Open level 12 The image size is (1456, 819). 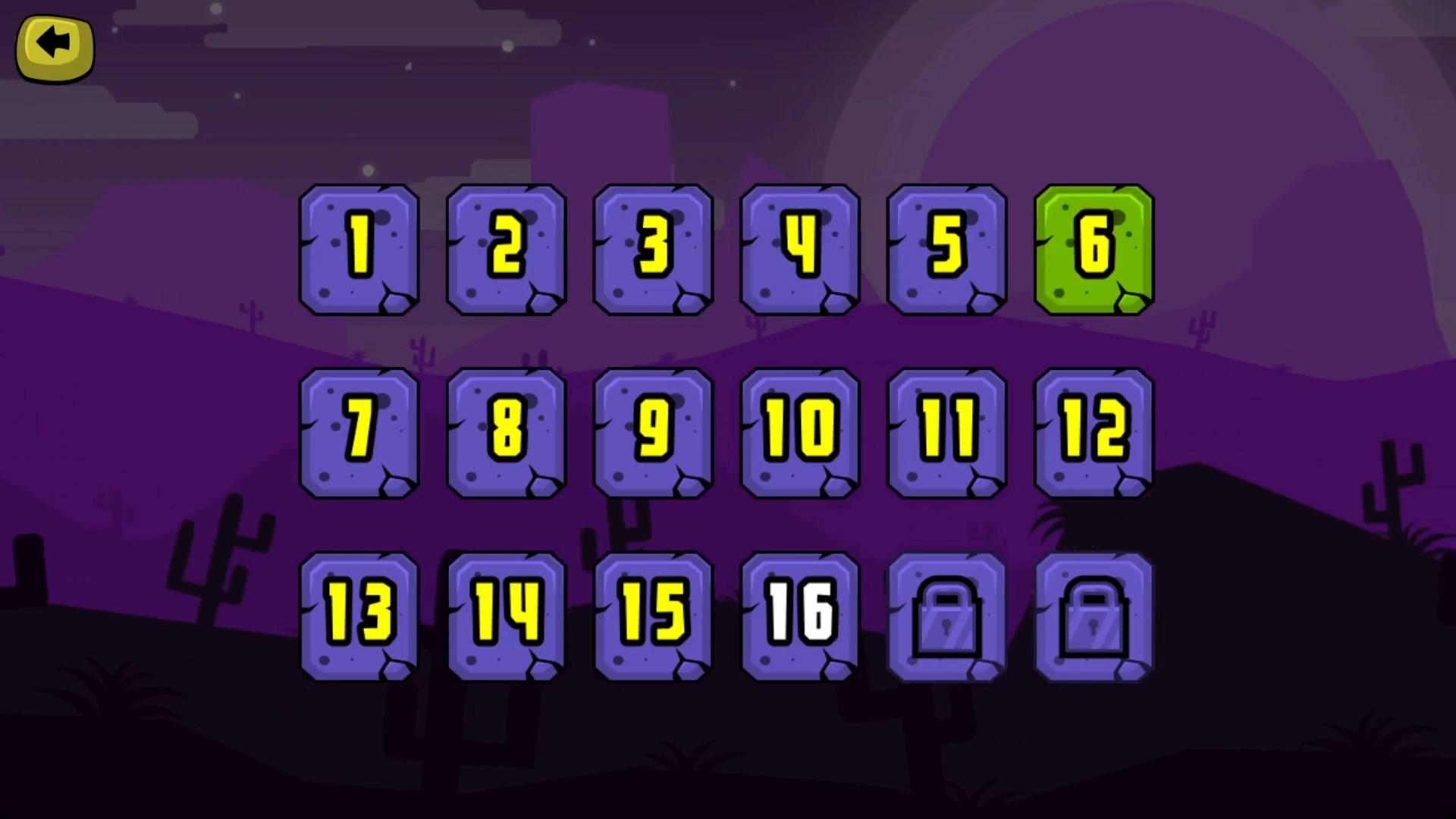pyautogui.click(x=1094, y=434)
